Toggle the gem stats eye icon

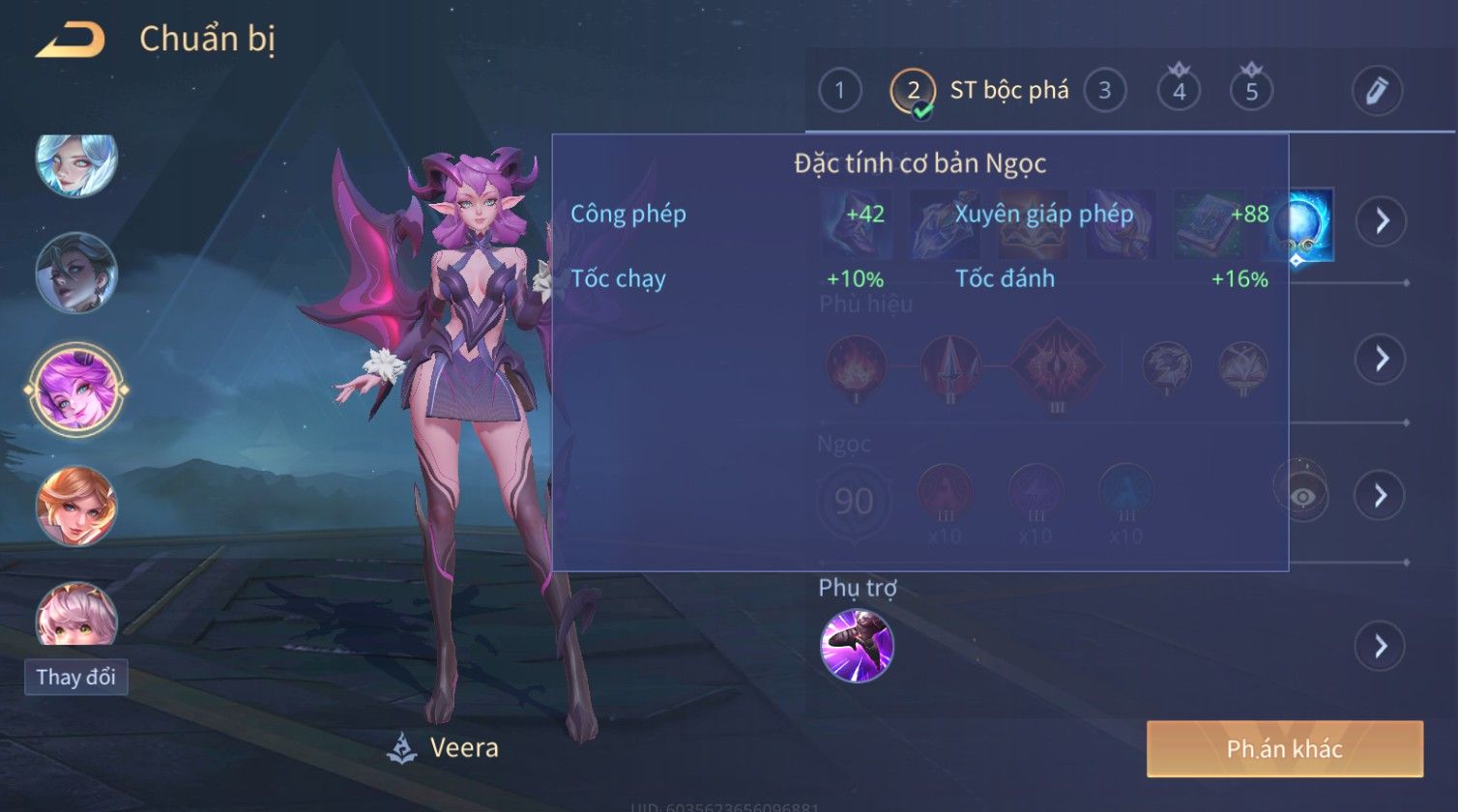(1301, 496)
